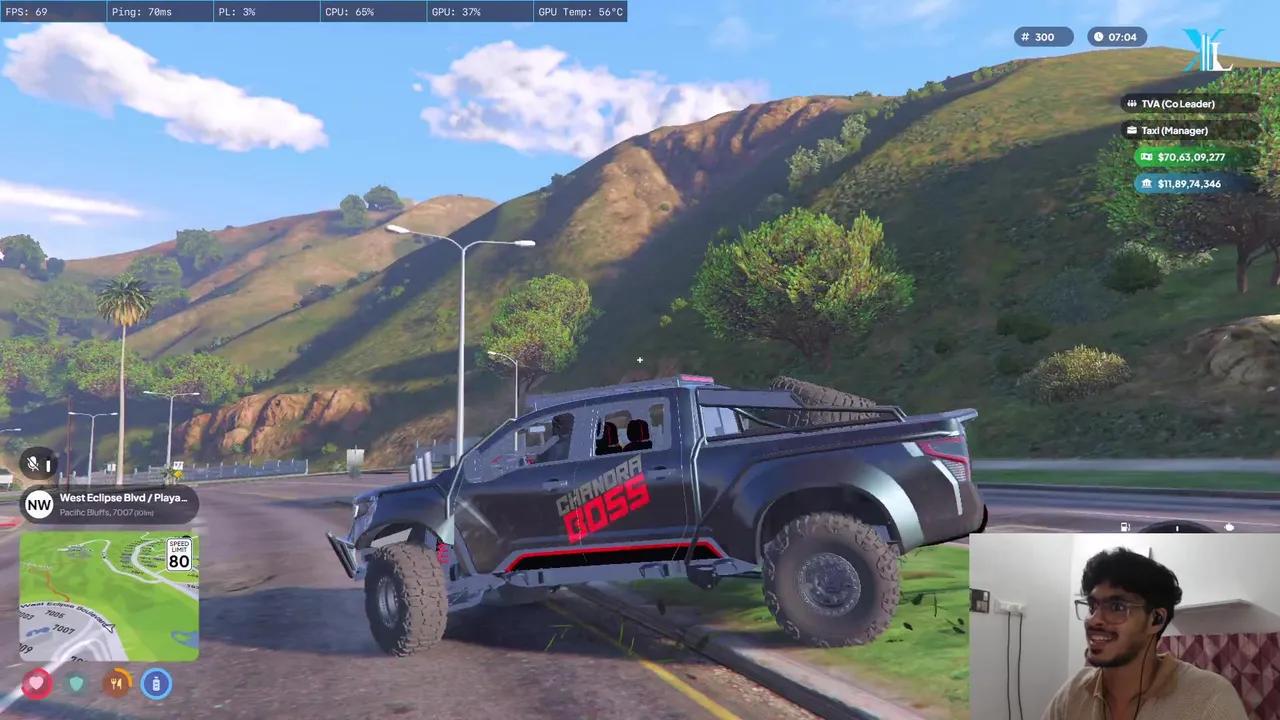Screen dimensions: 1280x720
Task: Click the fork and knife hunger icon
Action: coord(117,684)
